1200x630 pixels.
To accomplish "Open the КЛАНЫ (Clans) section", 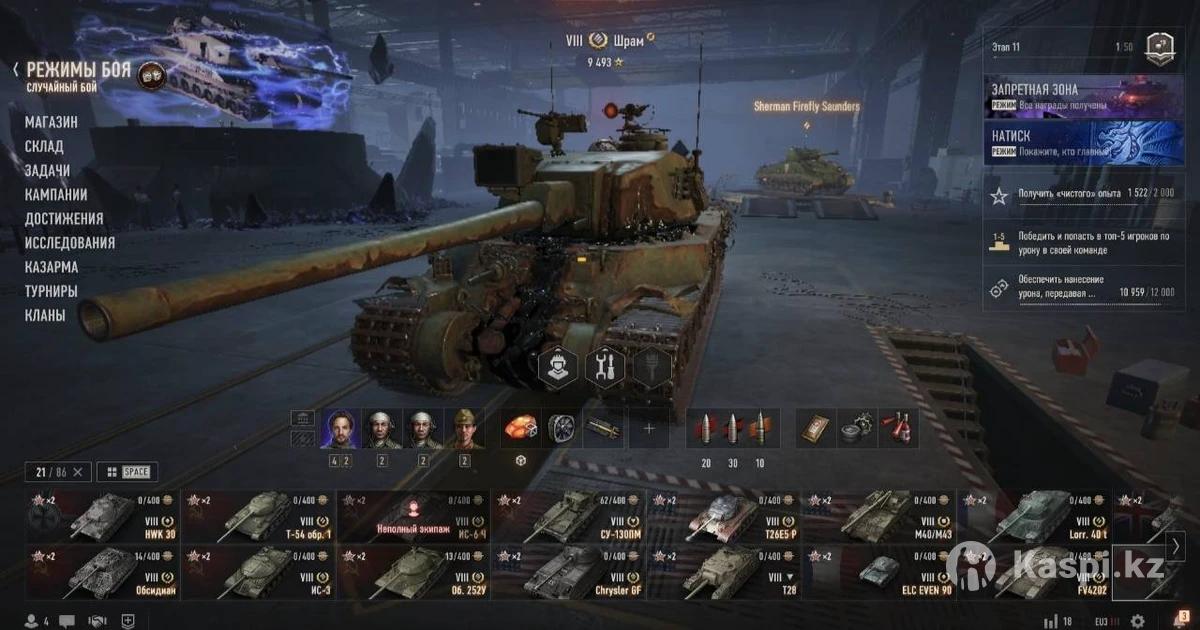I will (45, 315).
